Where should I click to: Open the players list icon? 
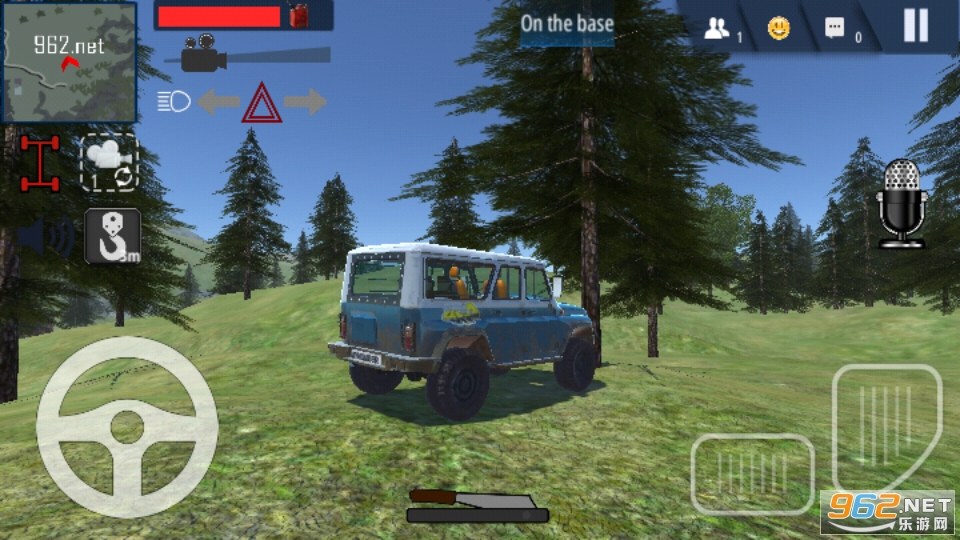tap(718, 29)
